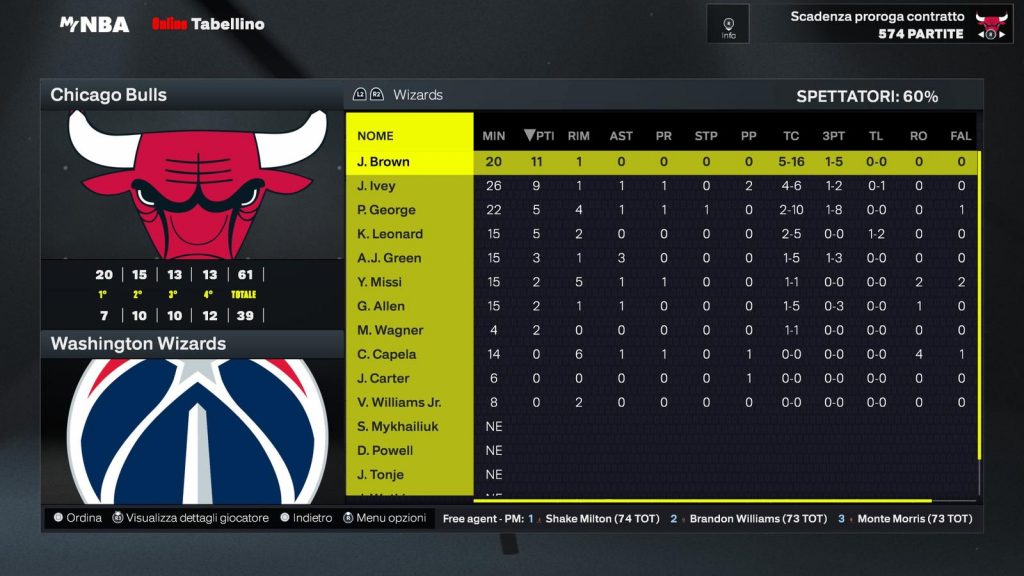Open the Info icon at the top
1024x576 pixels.
click(x=728, y=24)
